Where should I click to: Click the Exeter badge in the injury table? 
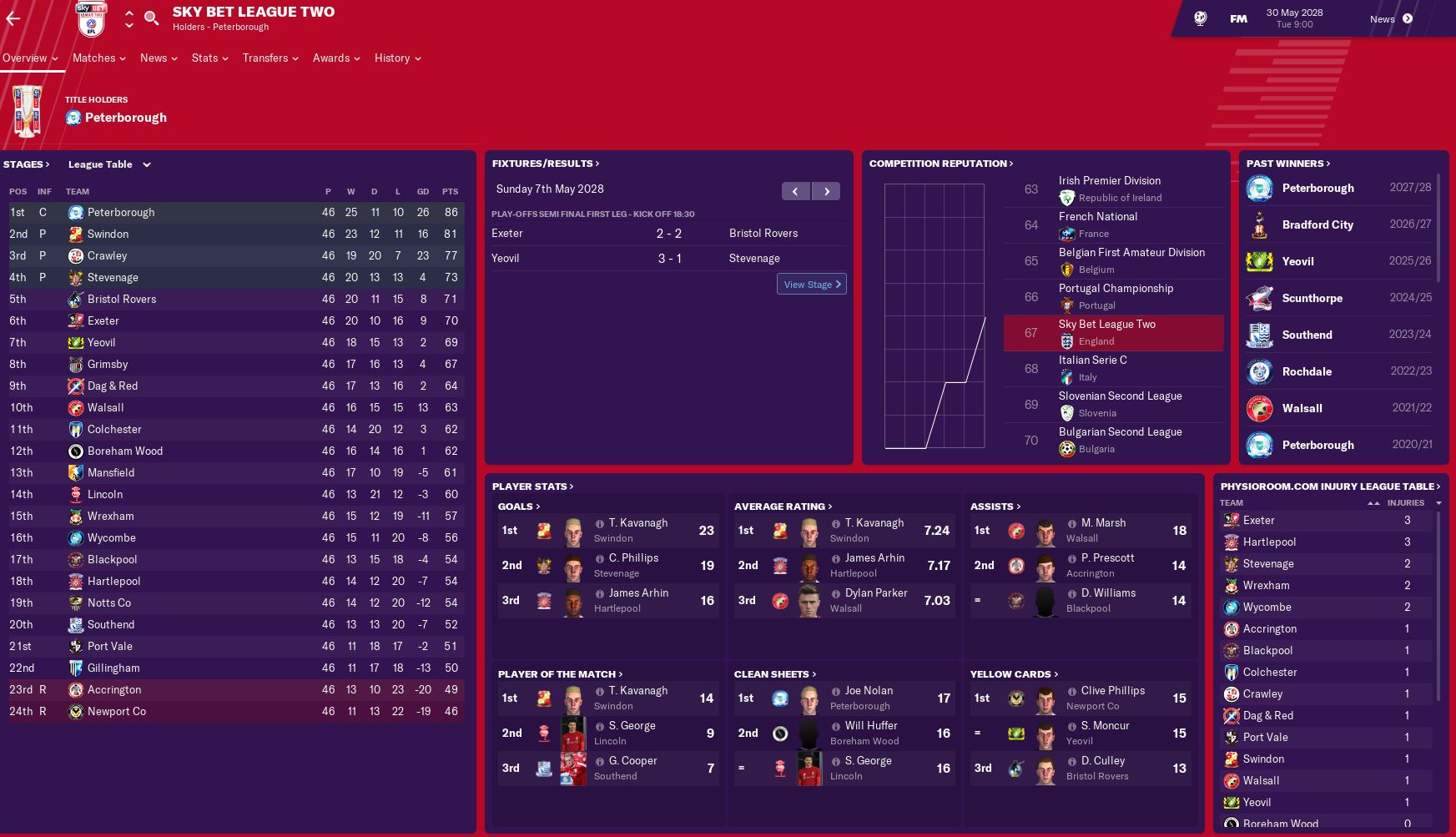point(1231,520)
